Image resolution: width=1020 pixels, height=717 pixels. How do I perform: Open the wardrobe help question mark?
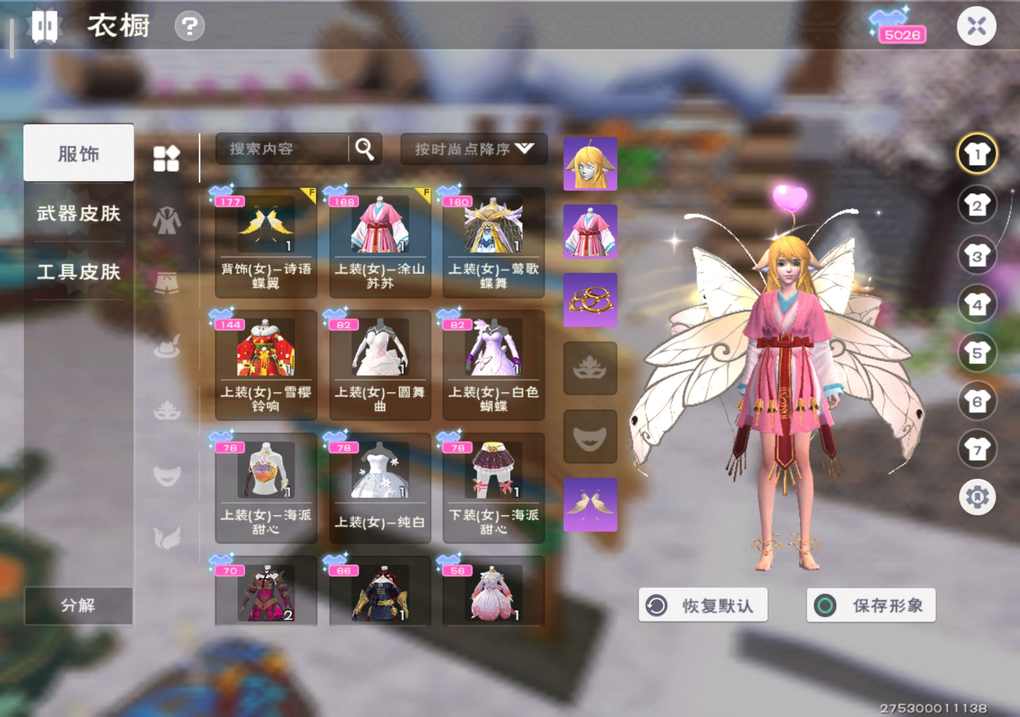[189, 27]
